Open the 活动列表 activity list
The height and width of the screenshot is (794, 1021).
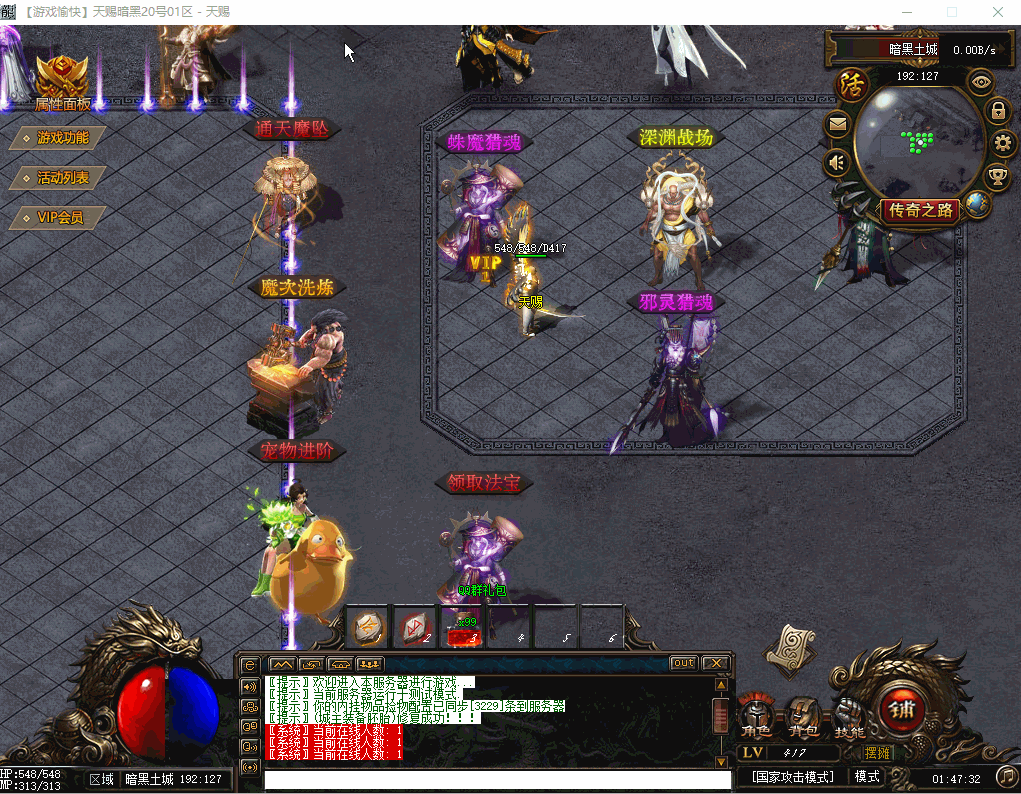point(62,178)
